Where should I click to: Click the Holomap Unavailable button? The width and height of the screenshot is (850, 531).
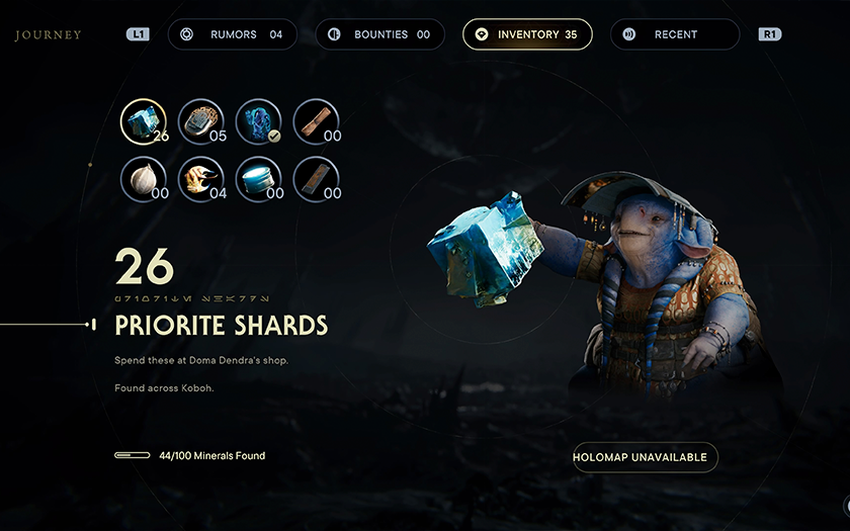click(645, 457)
